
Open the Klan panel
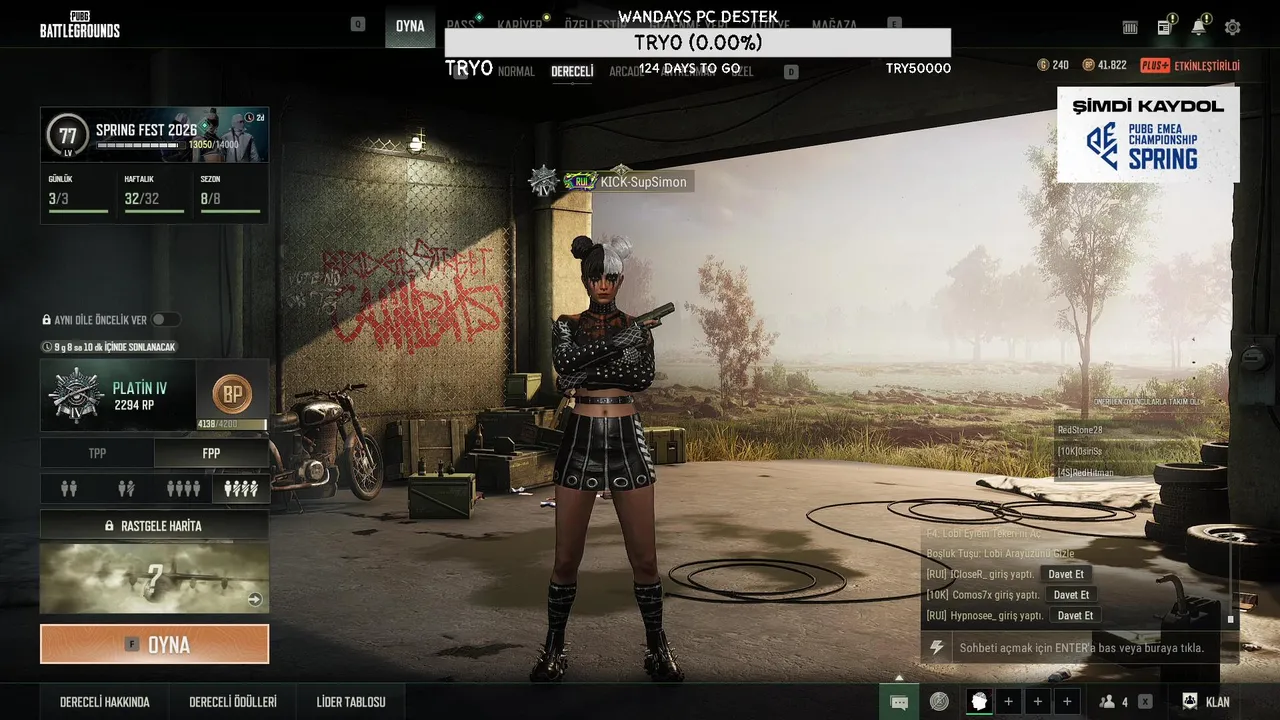1207,702
